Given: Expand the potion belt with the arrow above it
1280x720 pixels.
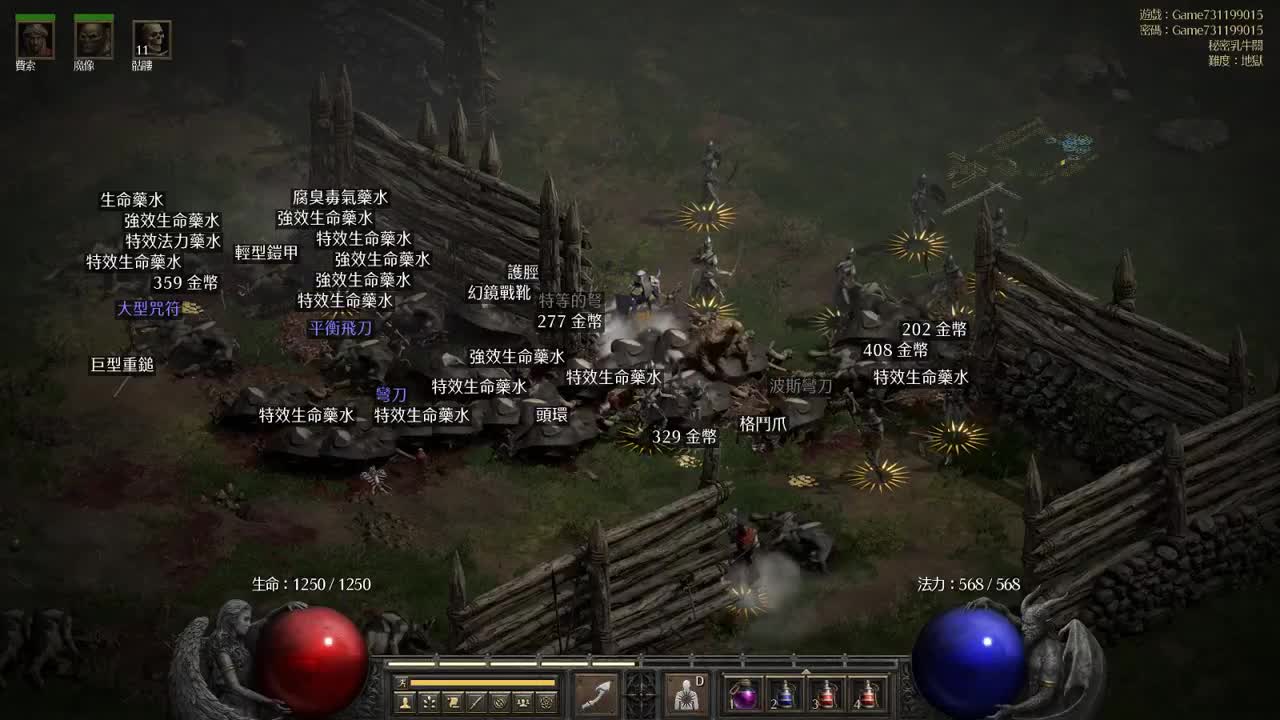Looking at the screenshot, I should click(x=806, y=672).
